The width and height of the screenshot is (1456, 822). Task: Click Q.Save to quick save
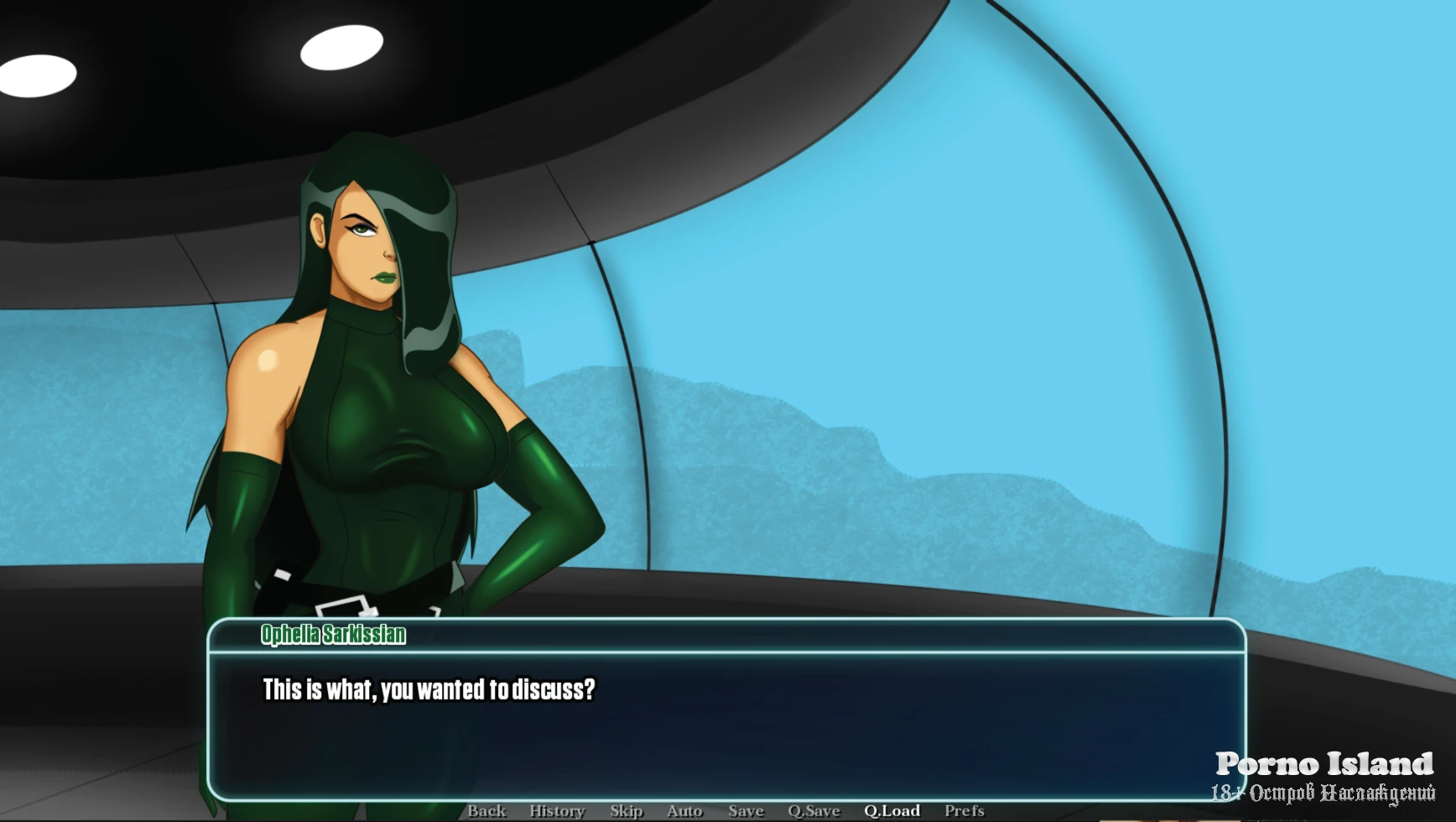(814, 810)
